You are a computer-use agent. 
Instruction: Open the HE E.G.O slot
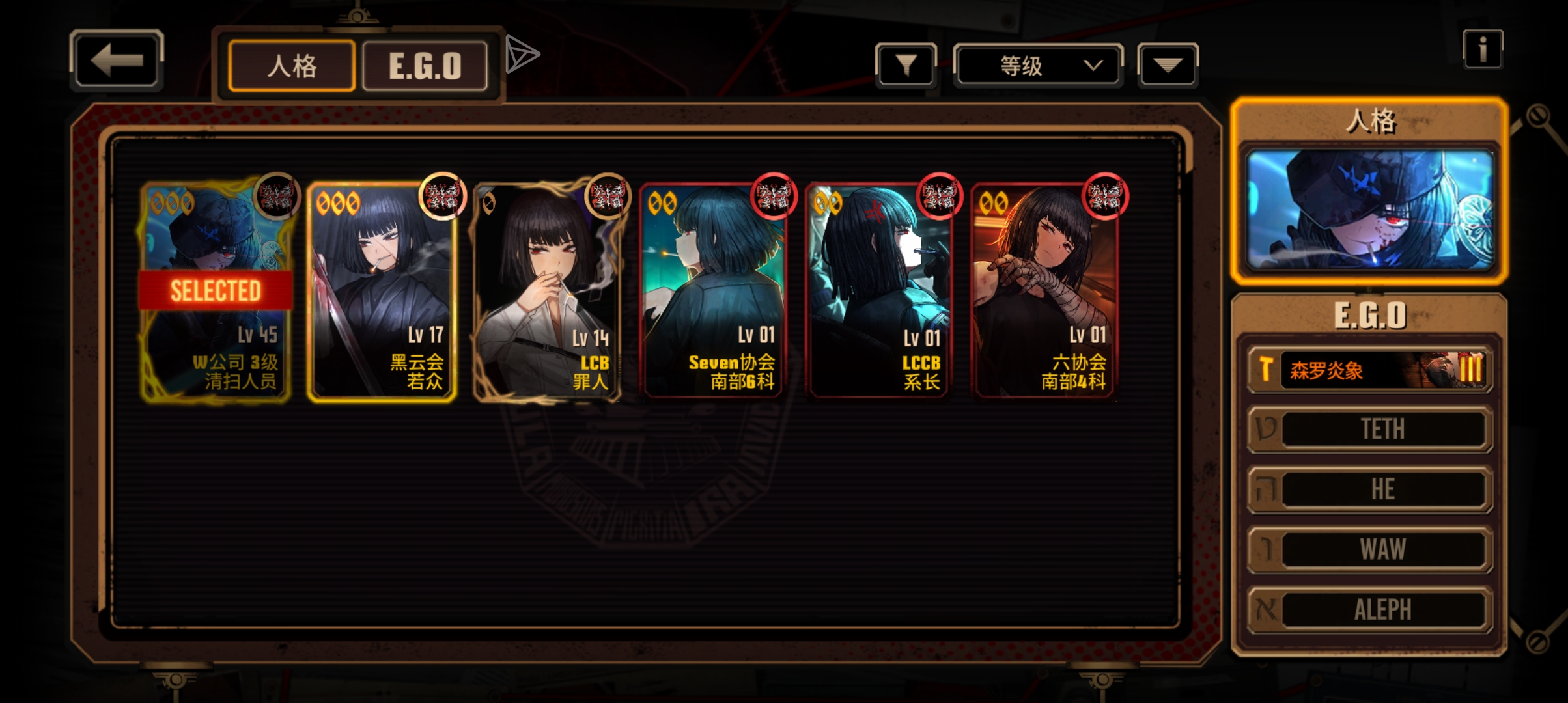tap(1370, 489)
